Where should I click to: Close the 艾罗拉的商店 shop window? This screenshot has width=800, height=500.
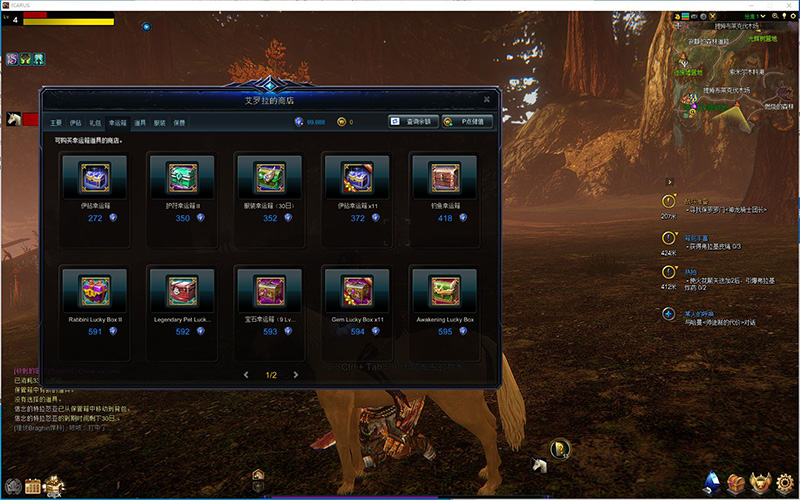(x=486, y=99)
